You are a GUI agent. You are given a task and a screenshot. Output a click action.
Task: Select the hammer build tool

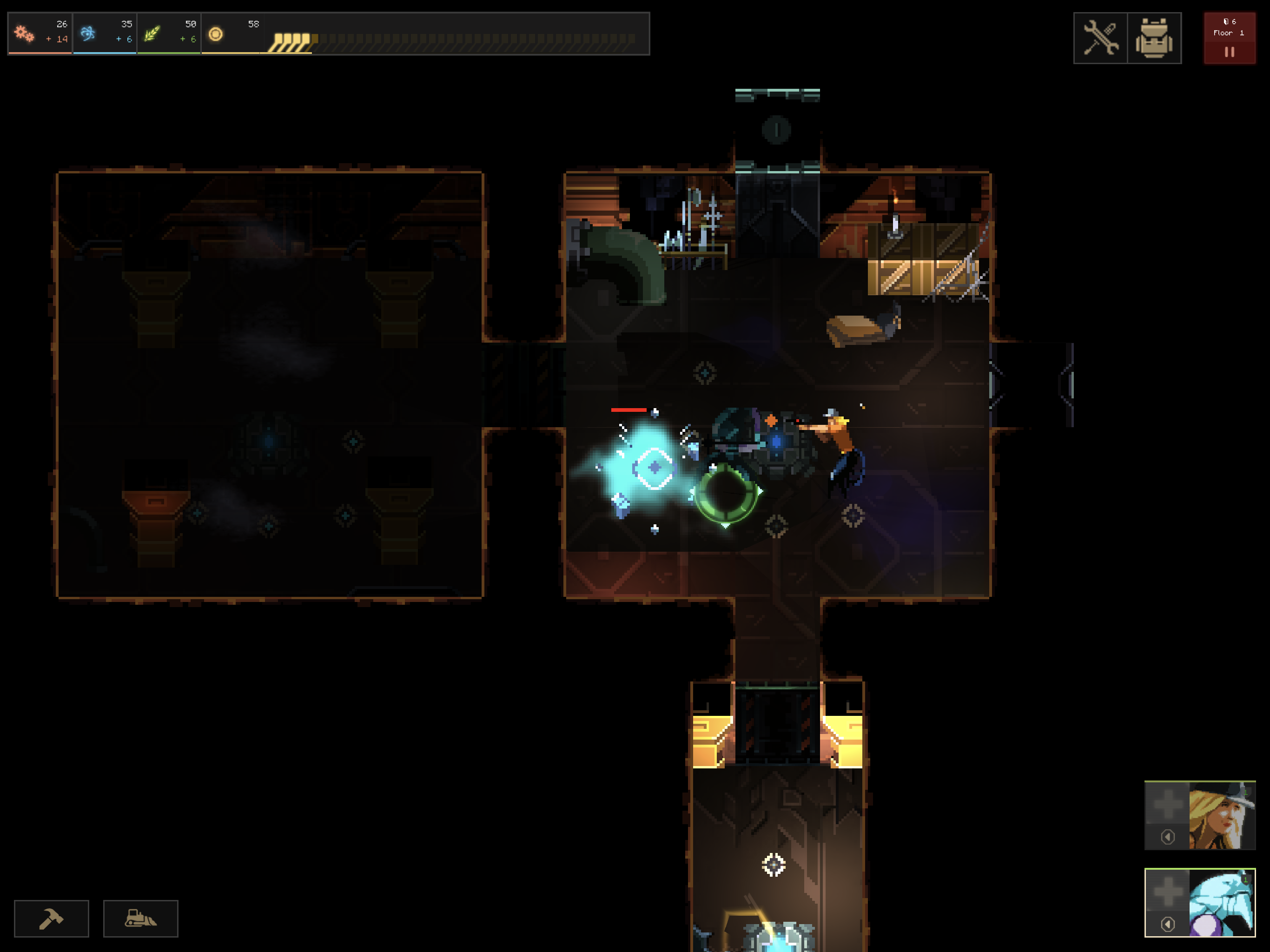click(x=51, y=918)
